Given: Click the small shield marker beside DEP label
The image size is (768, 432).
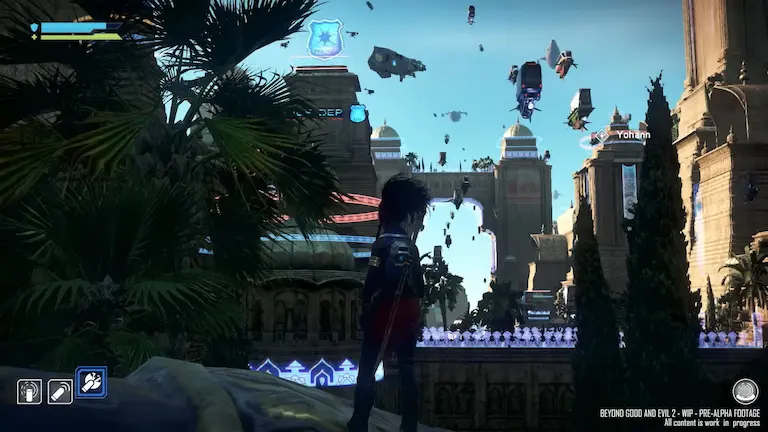Looking at the screenshot, I should tap(357, 113).
